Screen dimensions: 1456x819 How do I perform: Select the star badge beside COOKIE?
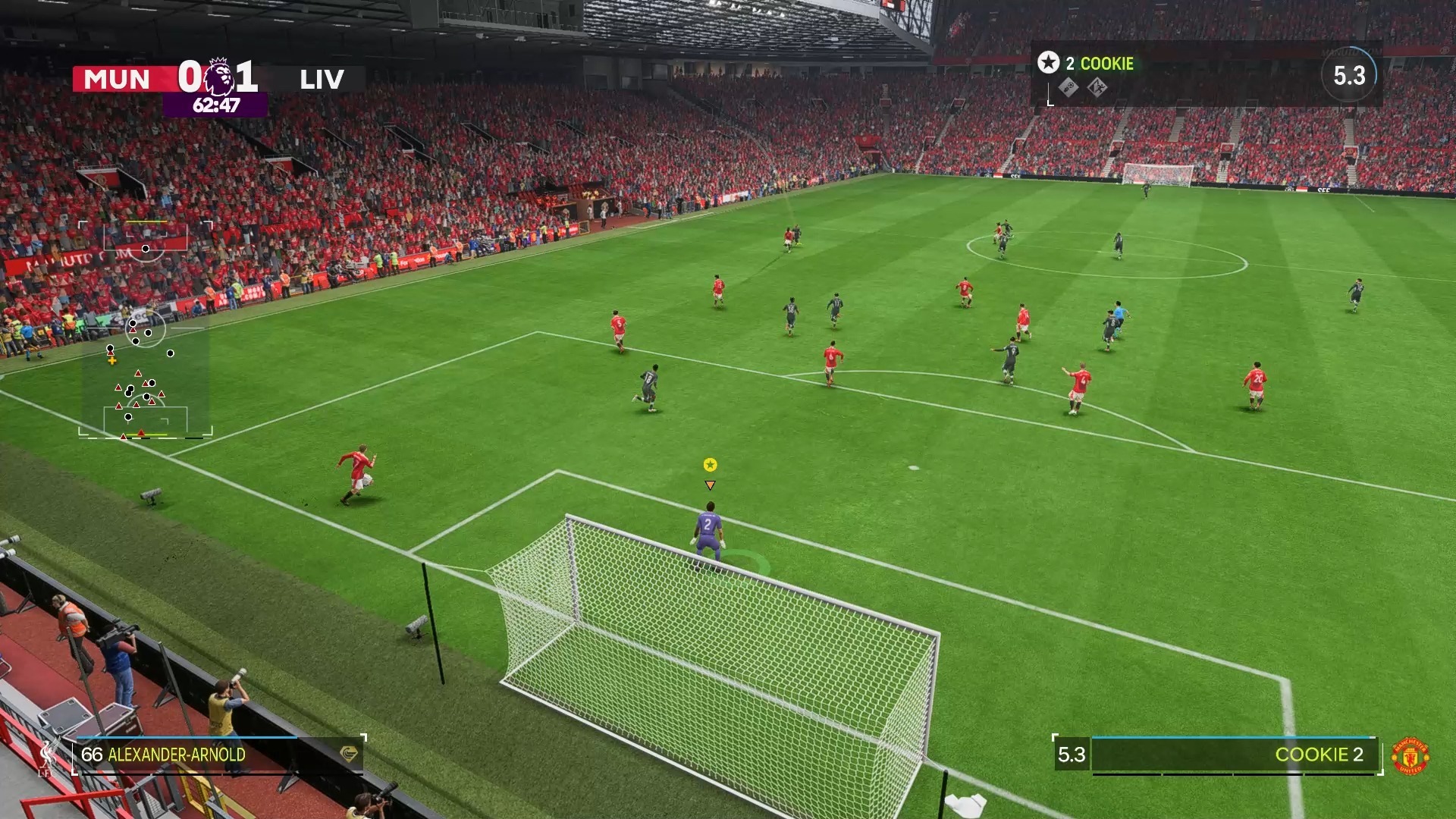coord(1048,63)
